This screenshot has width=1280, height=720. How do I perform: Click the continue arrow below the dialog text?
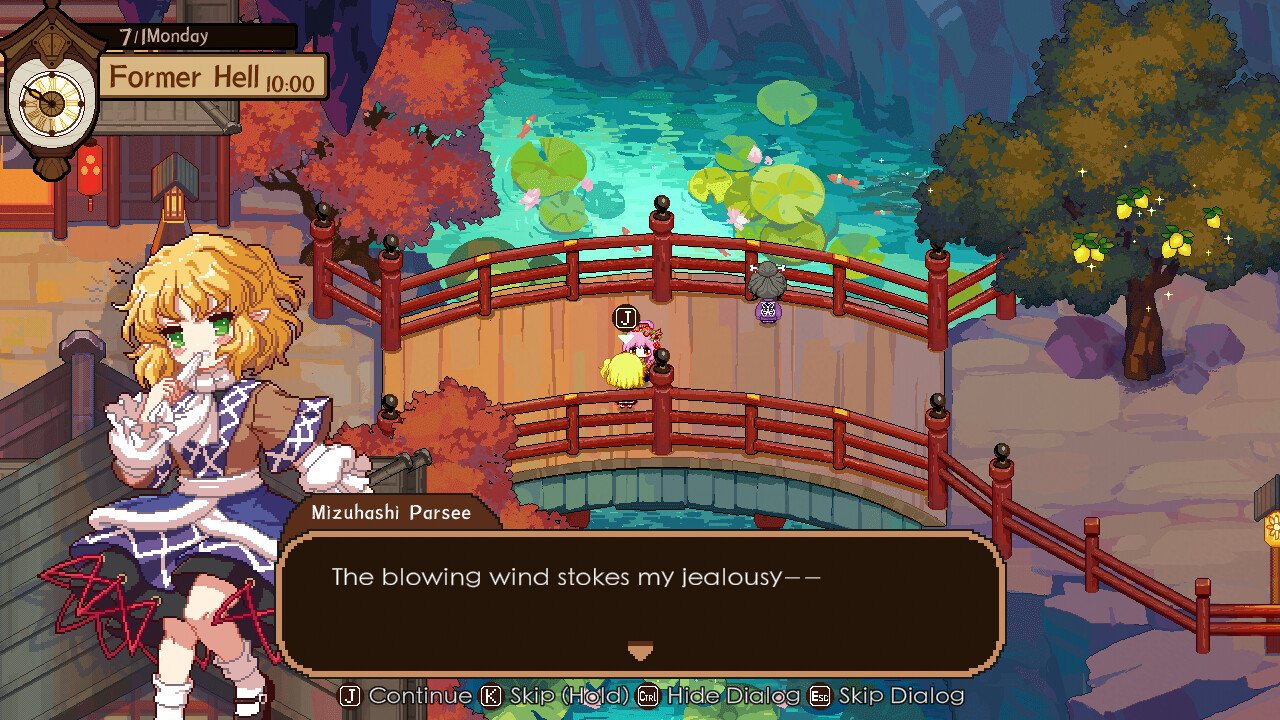[x=640, y=650]
